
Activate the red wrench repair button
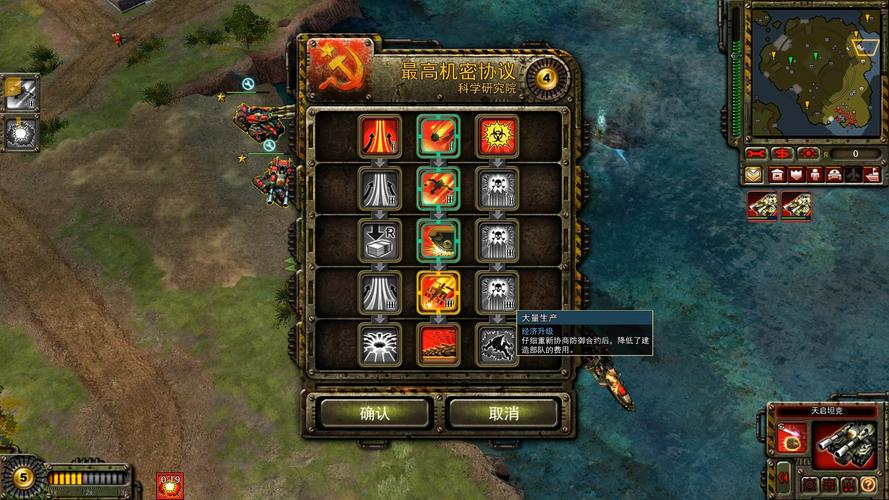click(758, 154)
